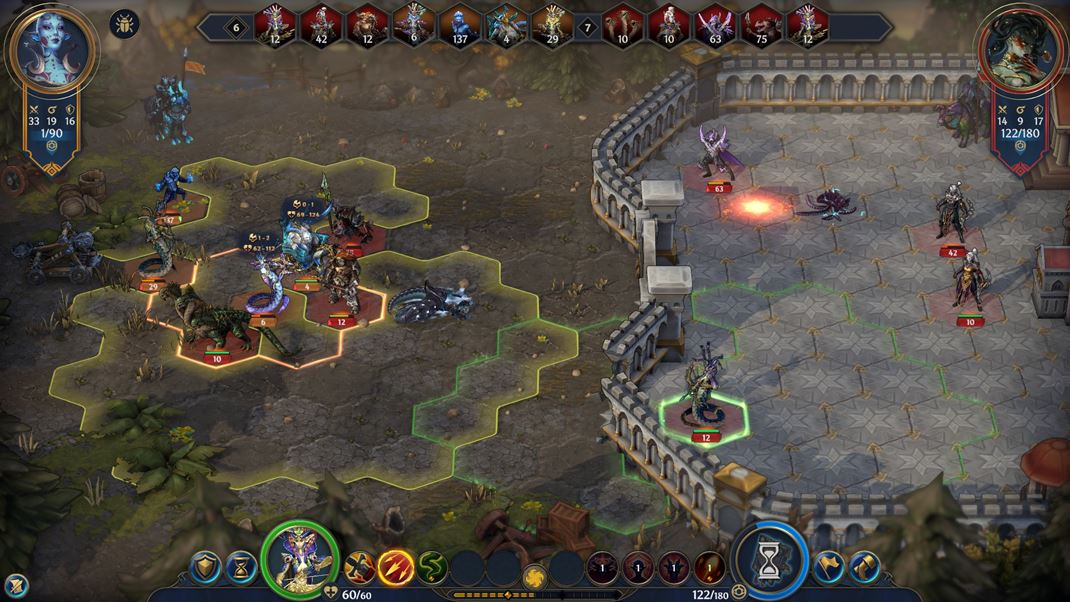Screen dimensions: 1070x602
Task: Click the golden hammer button
Action: [864, 567]
